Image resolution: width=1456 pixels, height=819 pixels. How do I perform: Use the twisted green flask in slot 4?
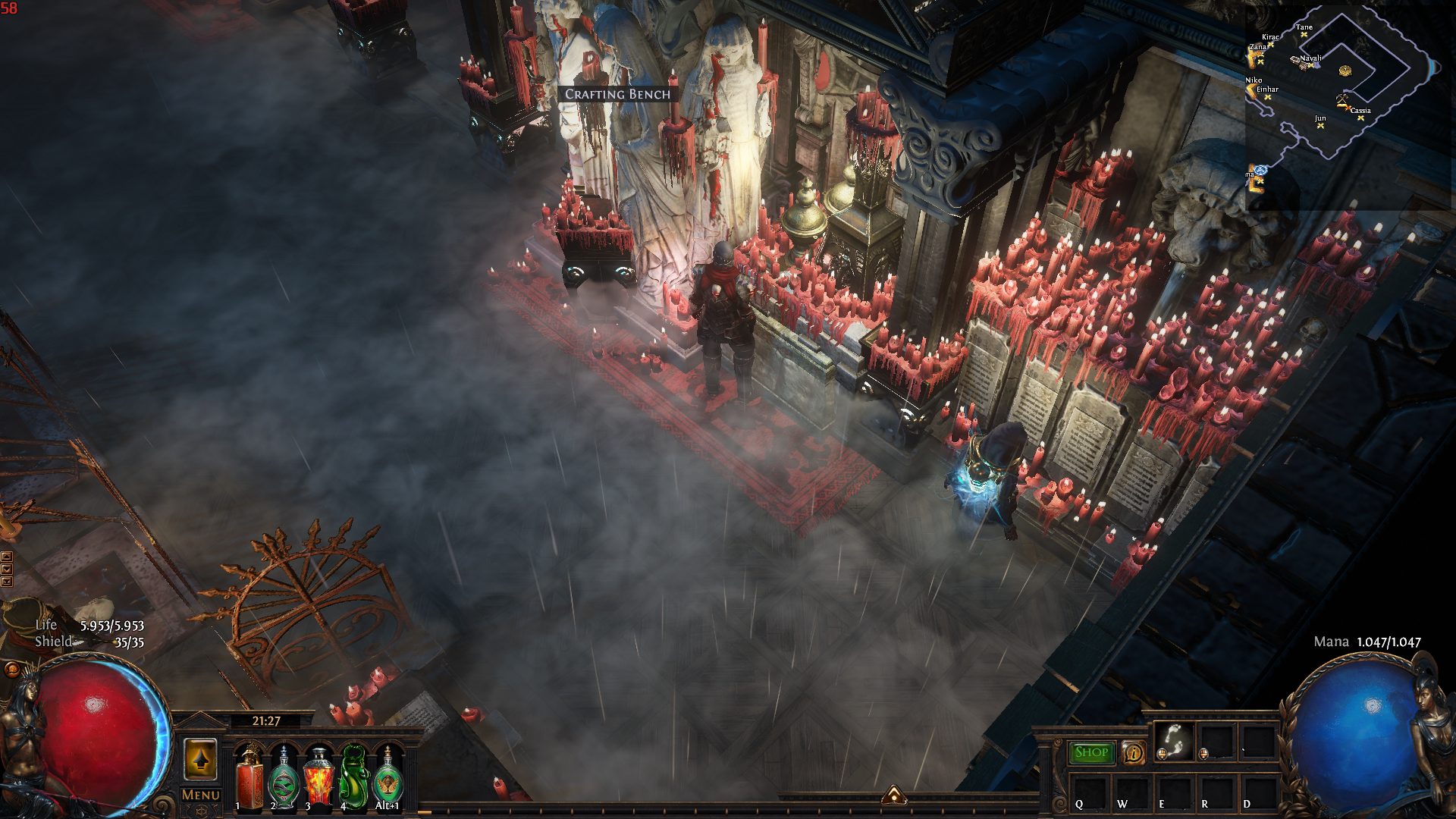(x=353, y=779)
